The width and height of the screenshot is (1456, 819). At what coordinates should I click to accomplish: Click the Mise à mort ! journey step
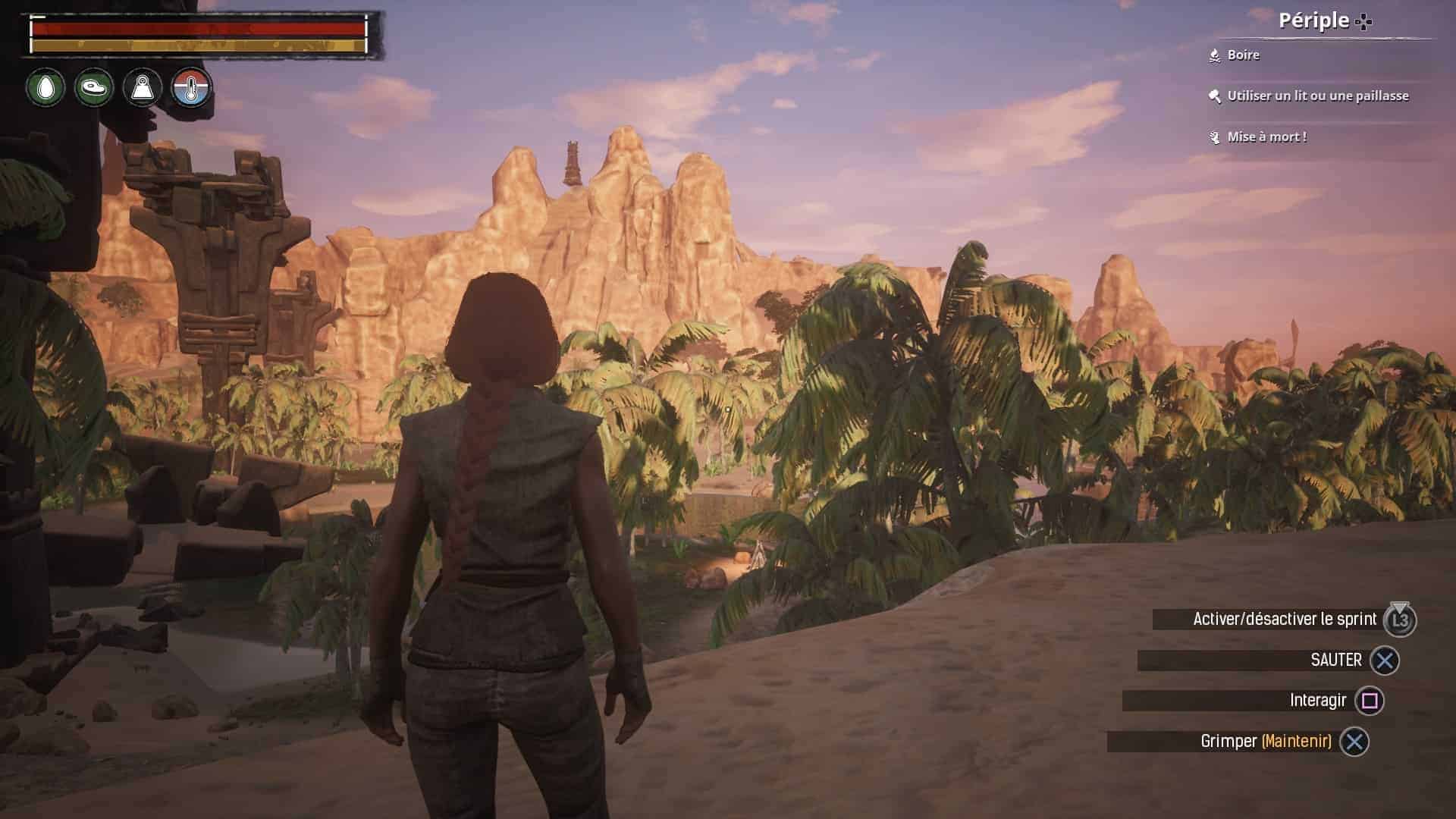coord(1266,136)
